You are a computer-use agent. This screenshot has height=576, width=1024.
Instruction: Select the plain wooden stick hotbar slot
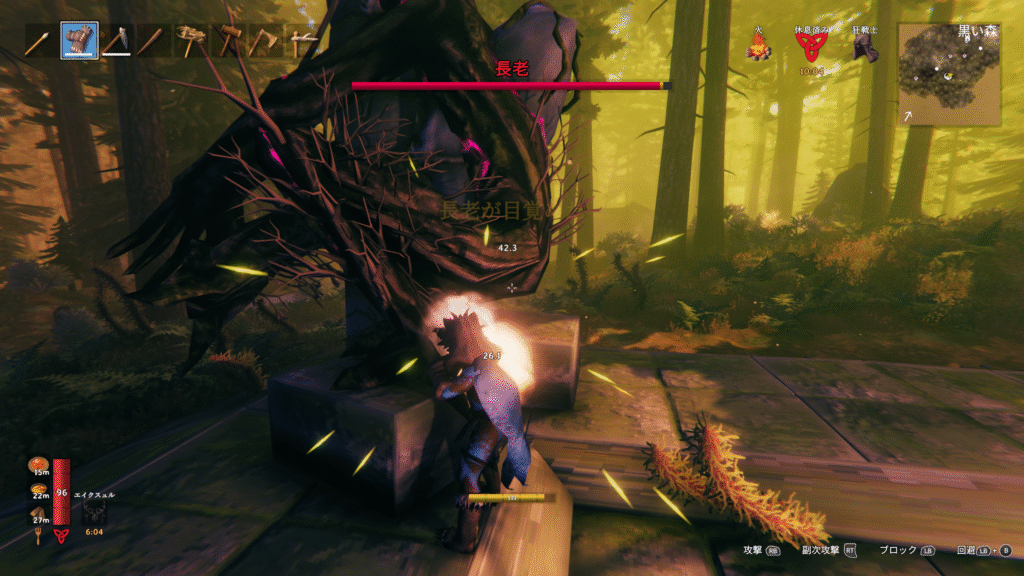pyautogui.click(x=154, y=41)
